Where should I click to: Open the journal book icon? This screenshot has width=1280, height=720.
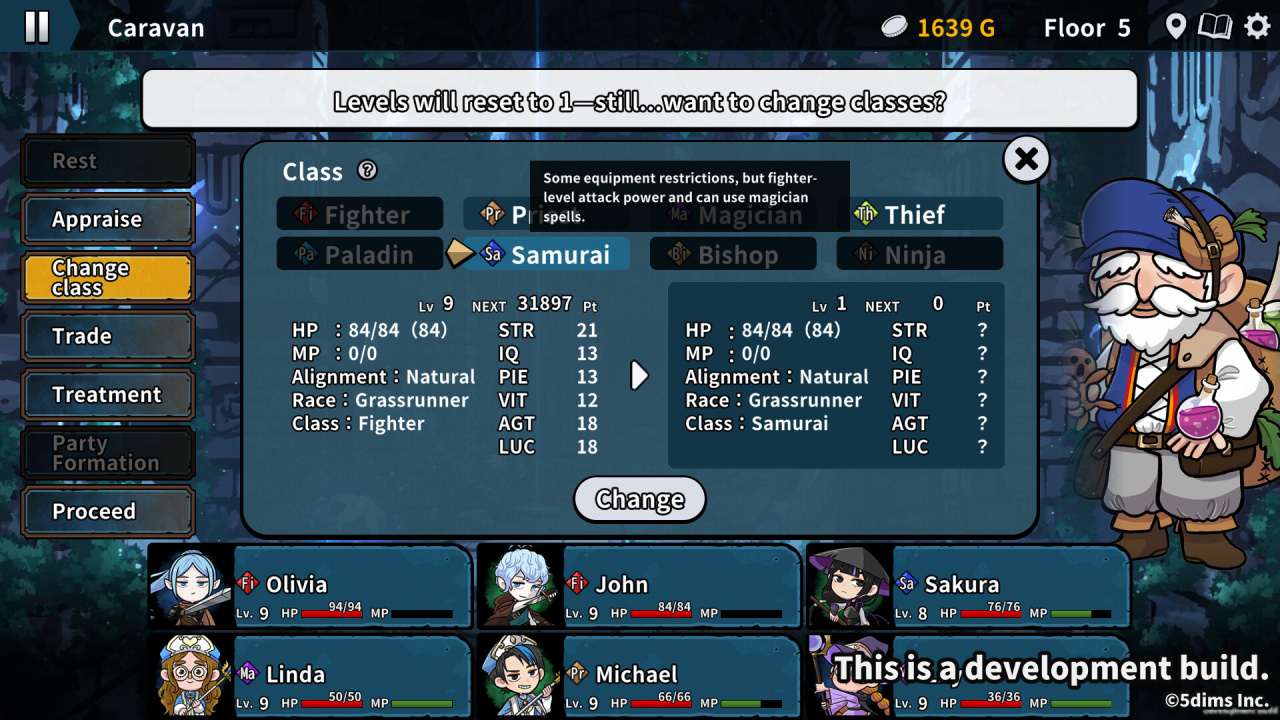1215,27
